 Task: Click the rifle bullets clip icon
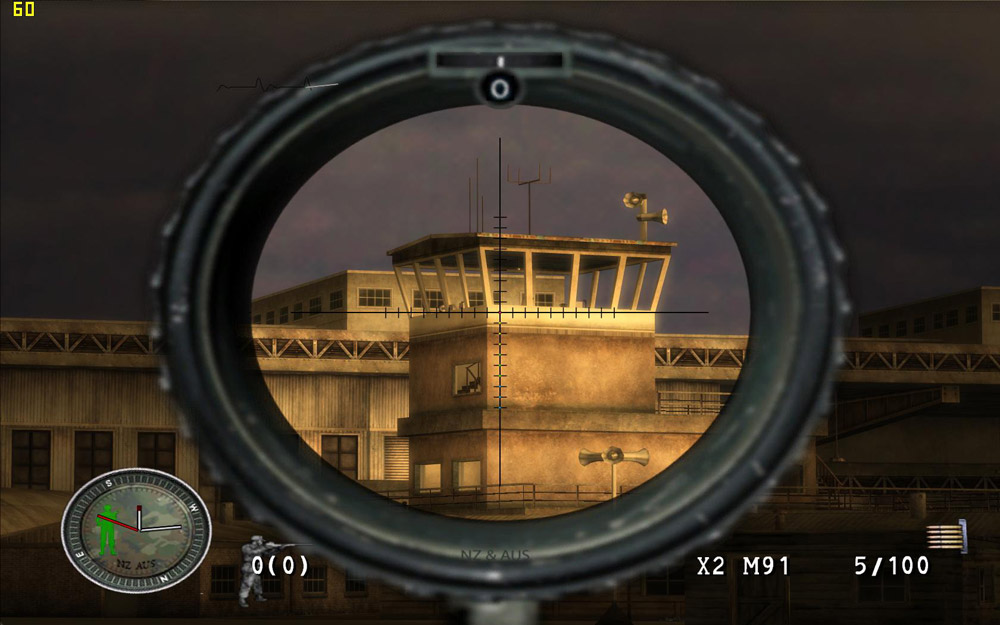(946, 537)
